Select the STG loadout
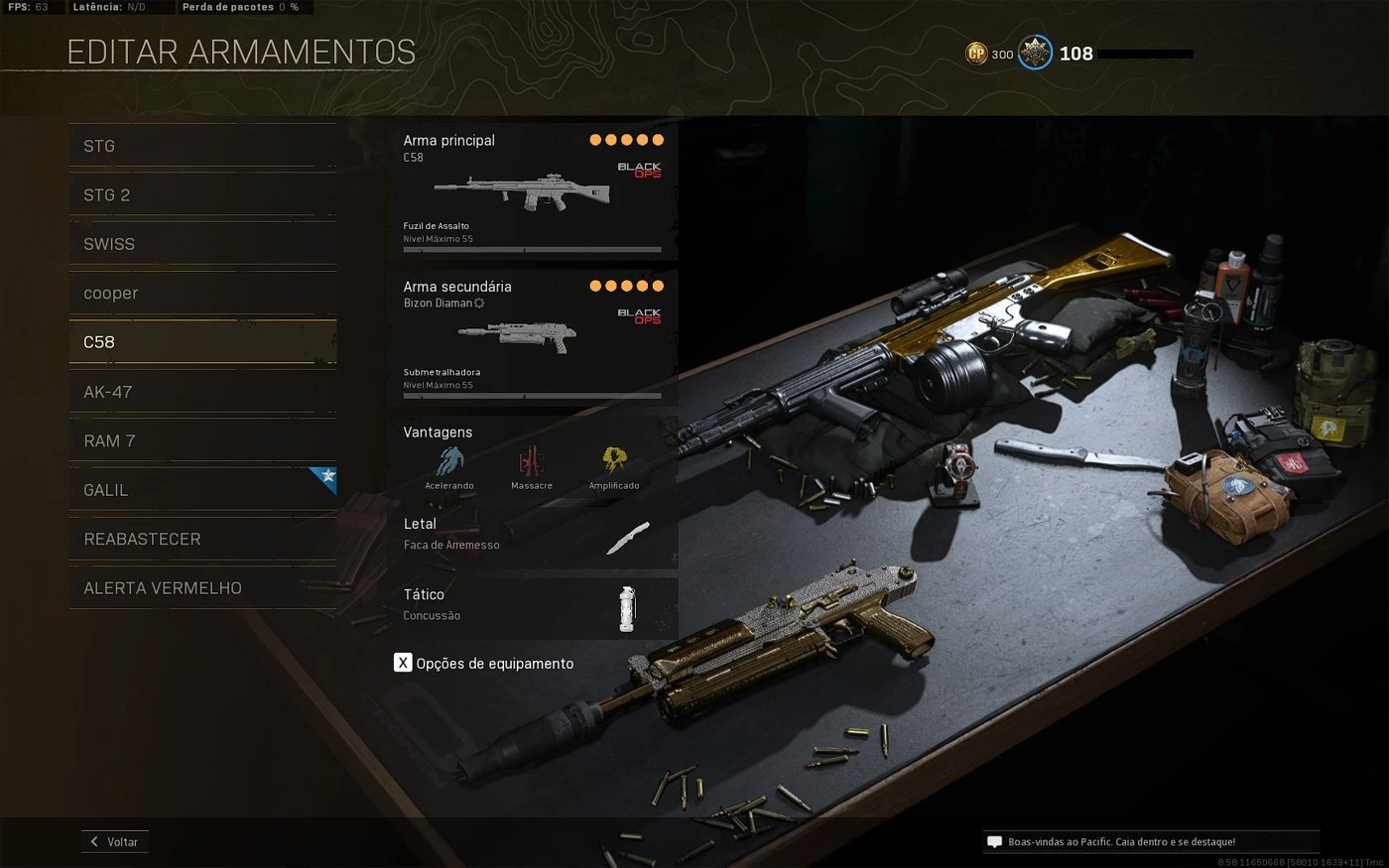Image resolution: width=1389 pixels, height=868 pixels. pos(202,146)
